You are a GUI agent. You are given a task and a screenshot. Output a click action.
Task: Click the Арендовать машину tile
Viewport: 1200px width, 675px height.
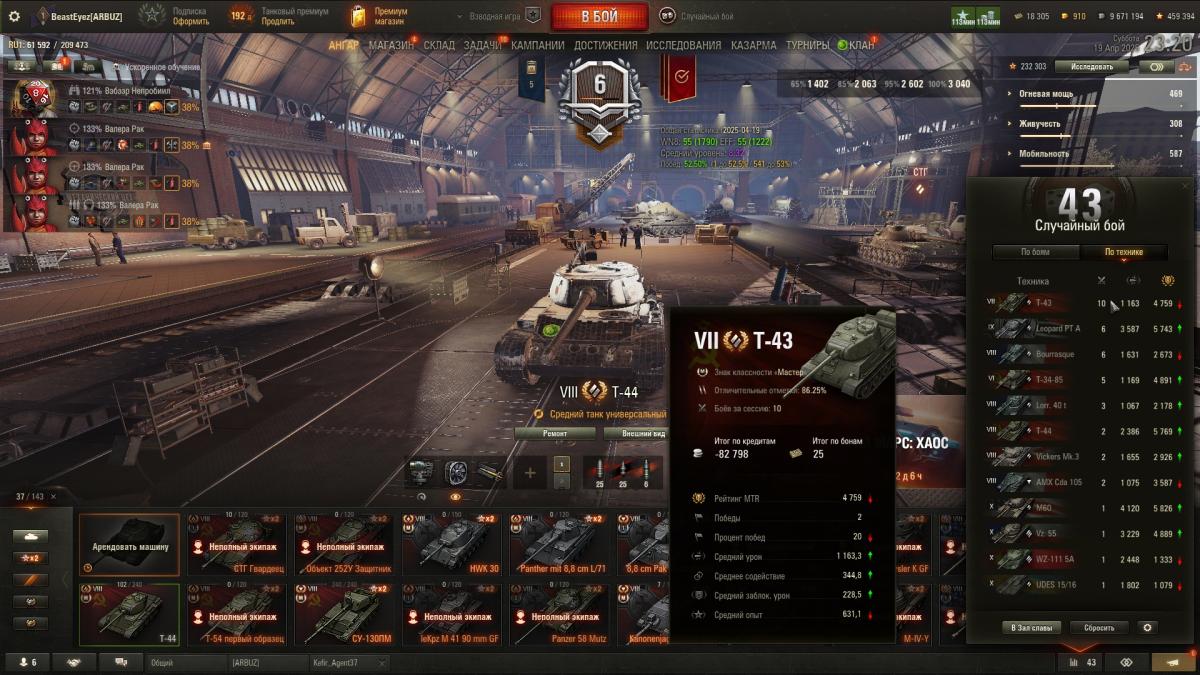click(x=129, y=546)
